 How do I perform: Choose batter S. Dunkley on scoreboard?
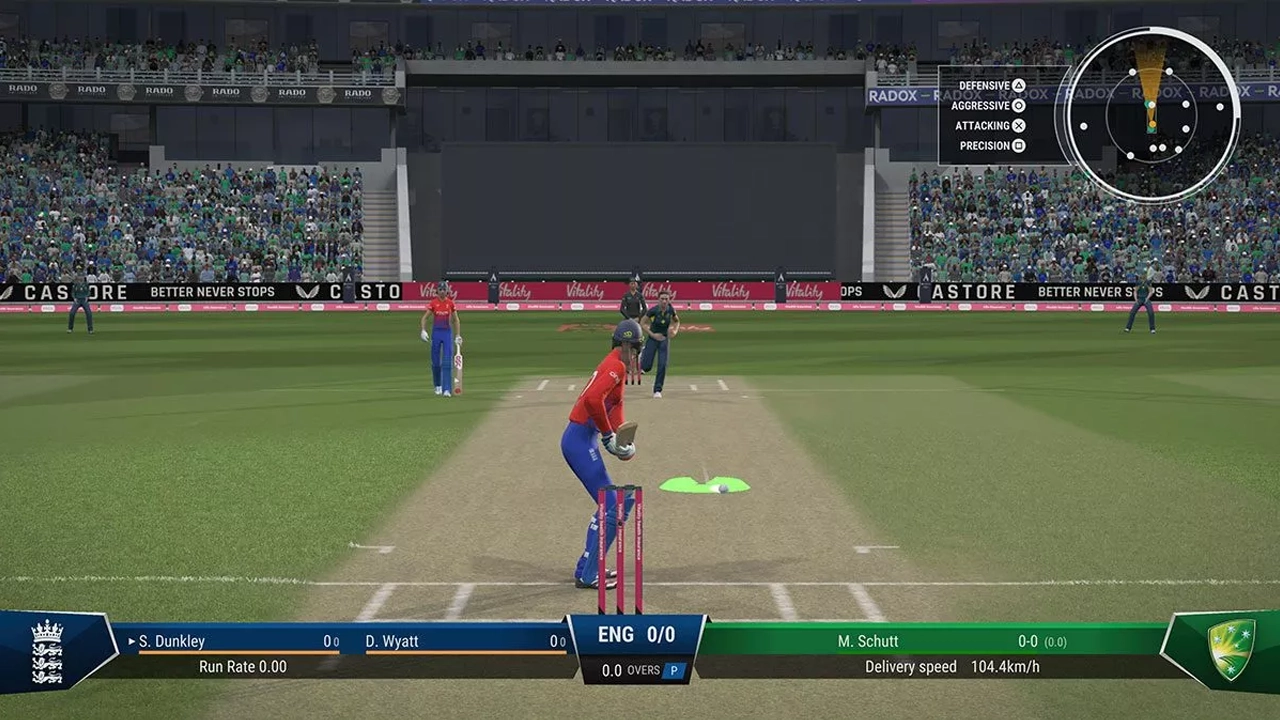click(172, 641)
